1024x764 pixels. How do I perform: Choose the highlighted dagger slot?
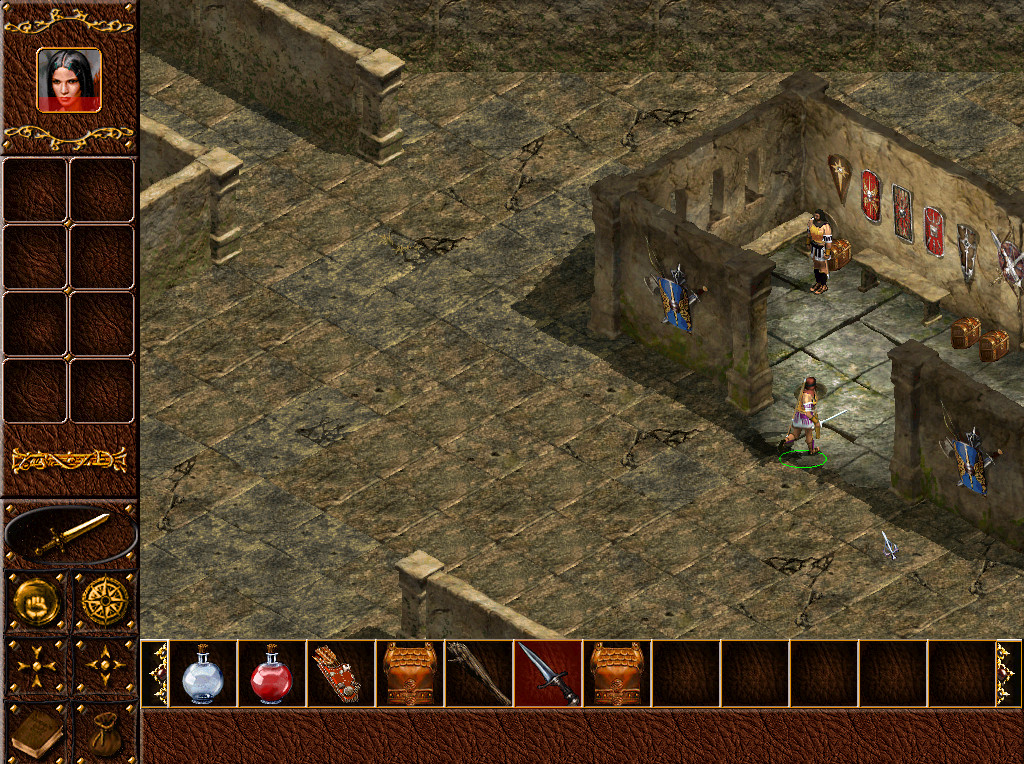point(547,674)
